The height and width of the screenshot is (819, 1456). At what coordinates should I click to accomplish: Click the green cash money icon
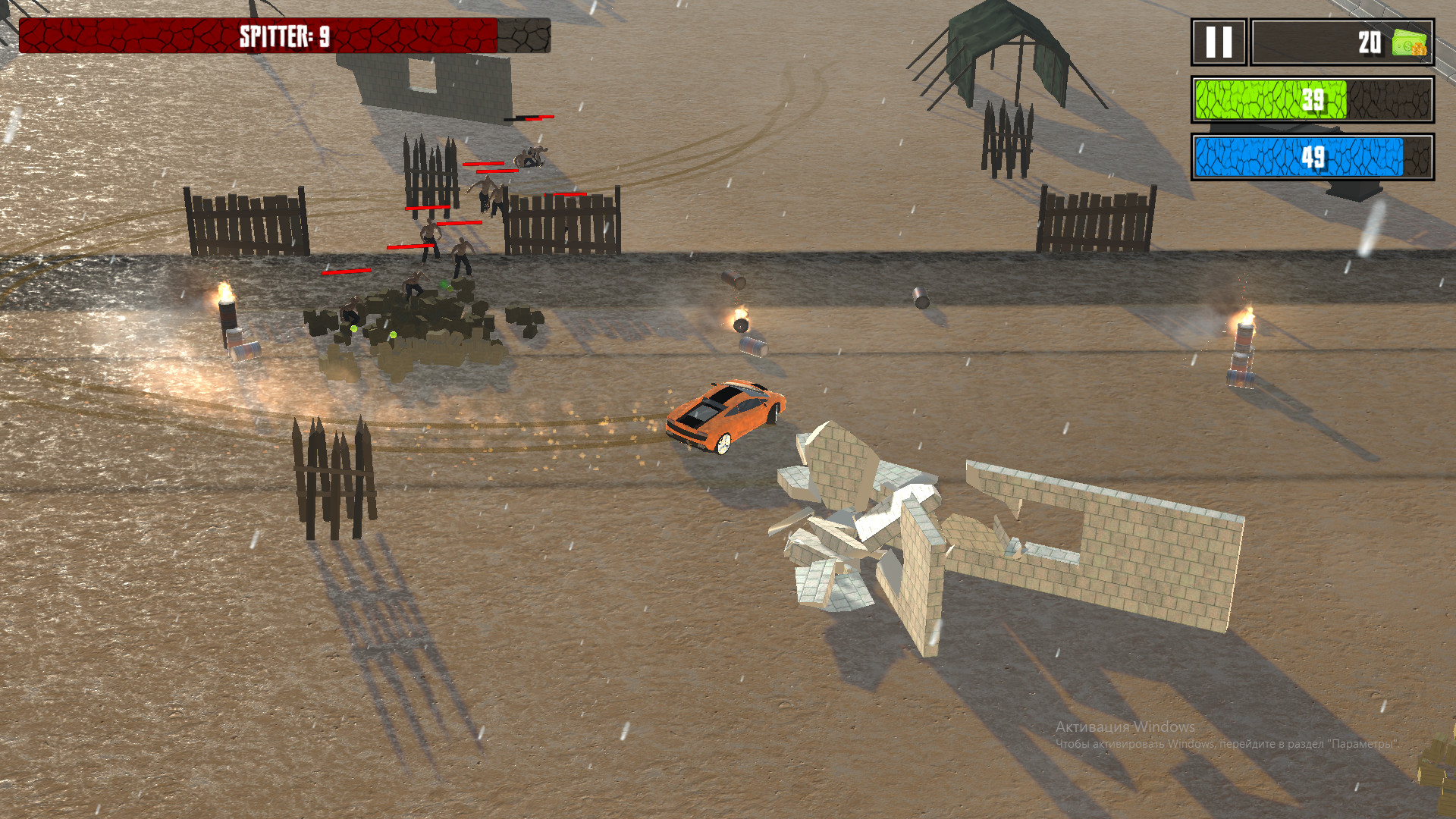click(x=1408, y=42)
